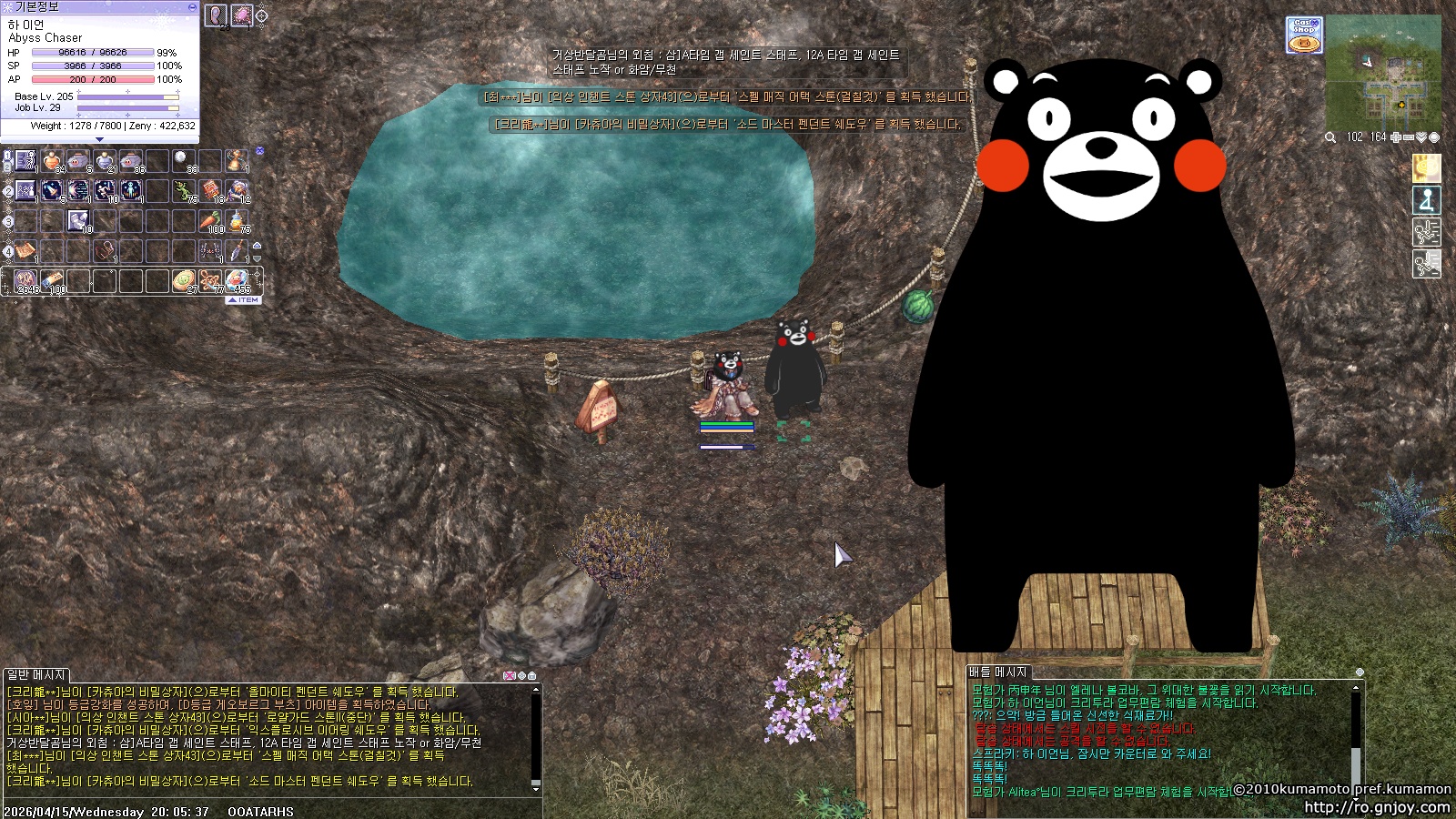Click the ear-shaped buff icon
The height and width of the screenshot is (819, 1456).
coord(216,15)
